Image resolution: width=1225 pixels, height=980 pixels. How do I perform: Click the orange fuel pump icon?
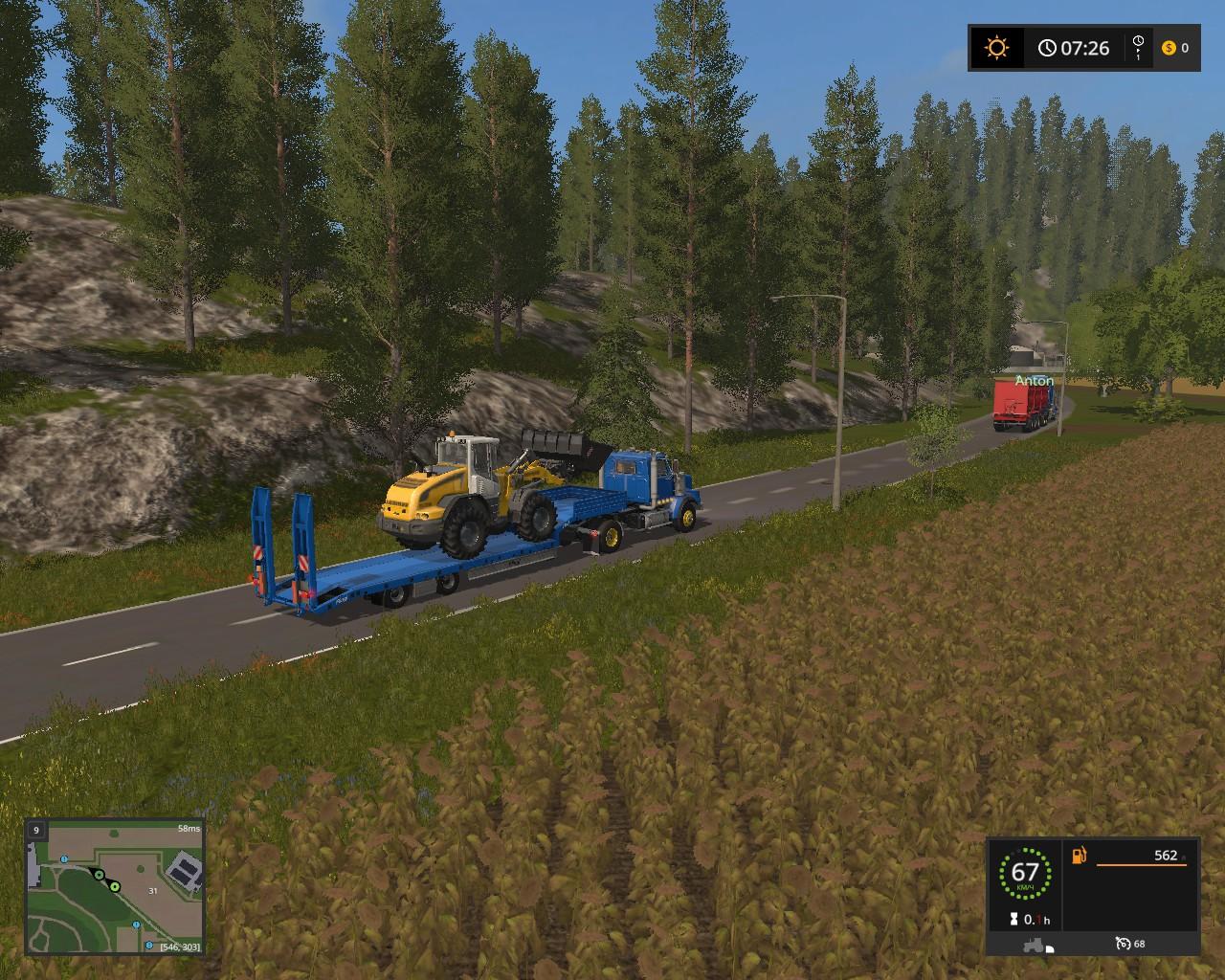click(1080, 855)
